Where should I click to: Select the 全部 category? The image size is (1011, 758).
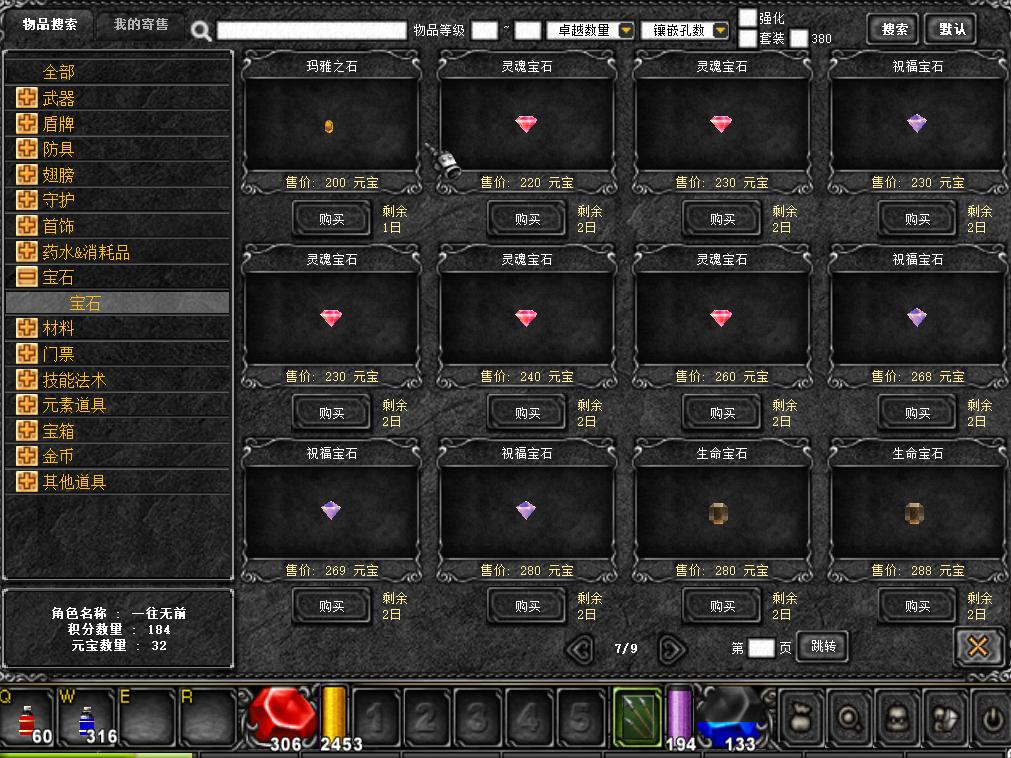58,72
